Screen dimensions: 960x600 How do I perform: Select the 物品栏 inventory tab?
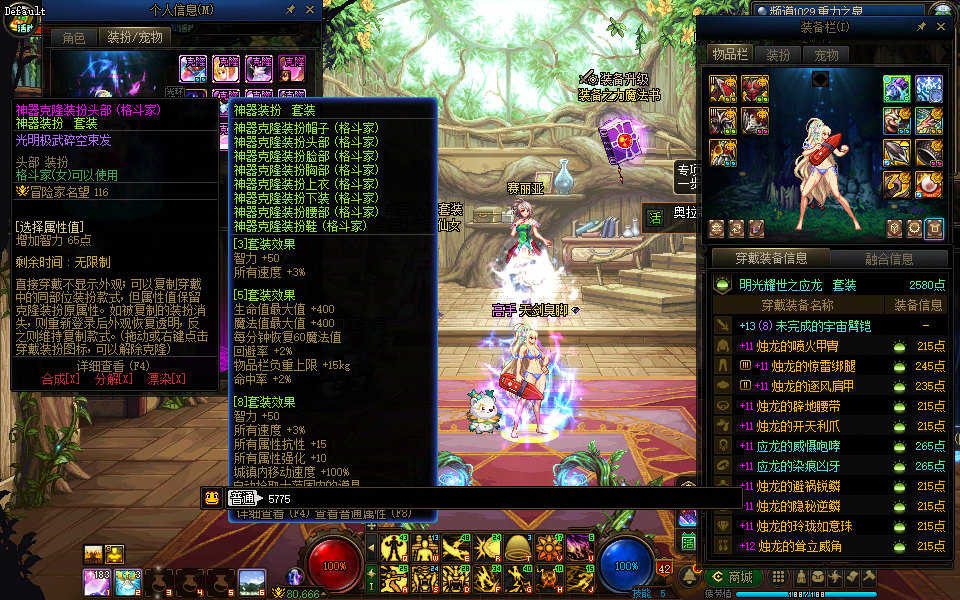(729, 54)
